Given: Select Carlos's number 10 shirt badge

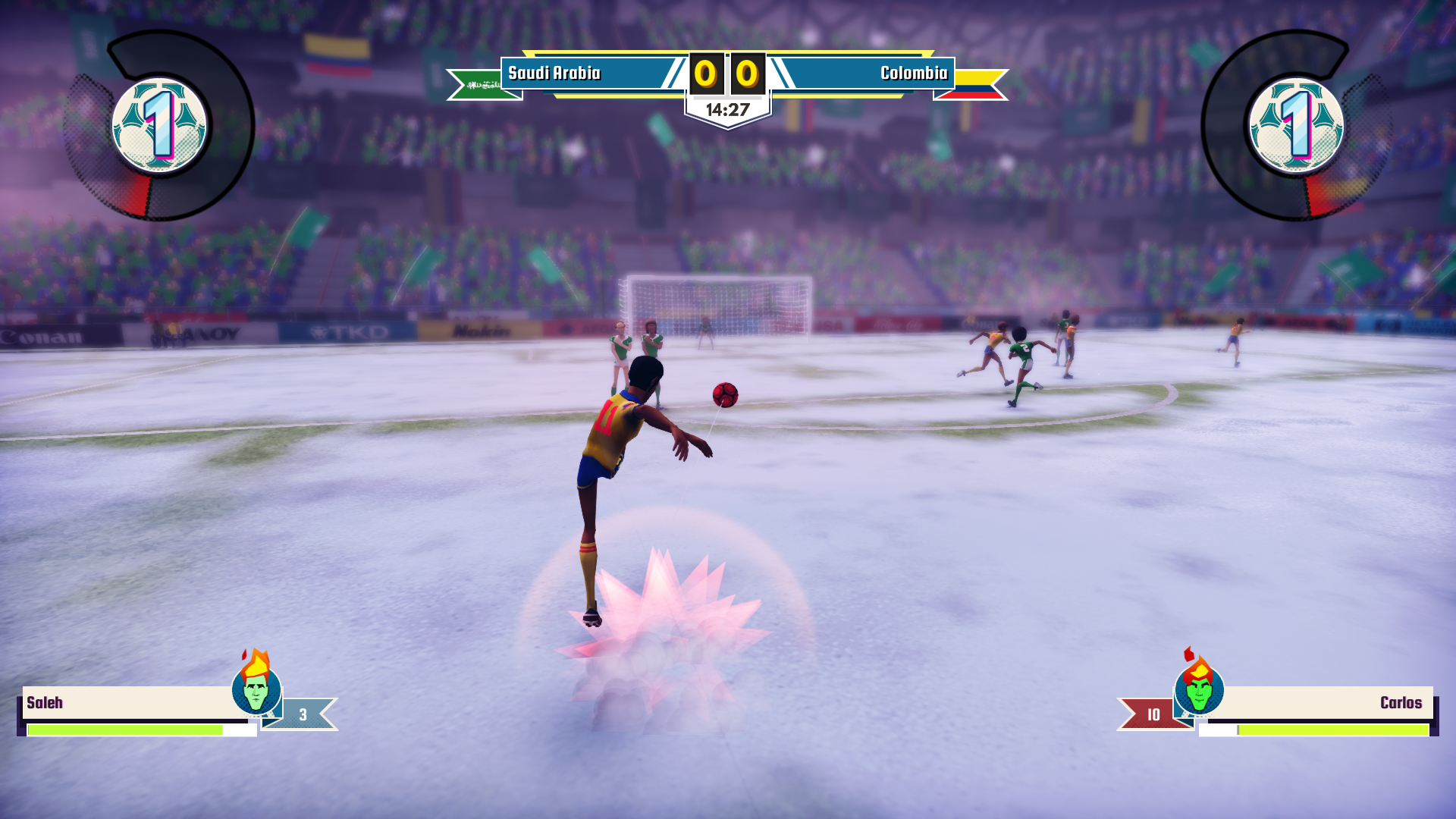Looking at the screenshot, I should point(1152,714).
